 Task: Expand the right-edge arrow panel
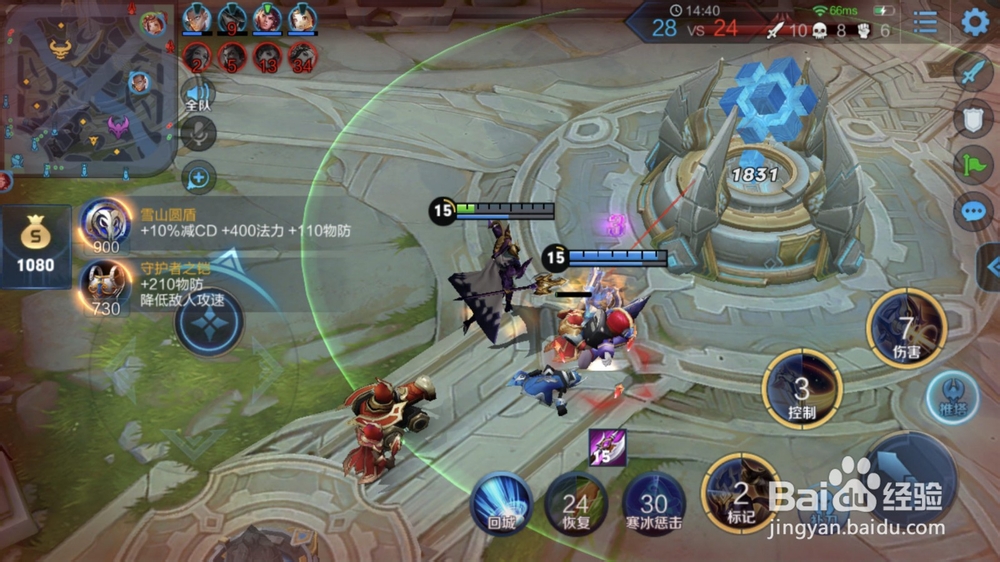tap(990, 267)
